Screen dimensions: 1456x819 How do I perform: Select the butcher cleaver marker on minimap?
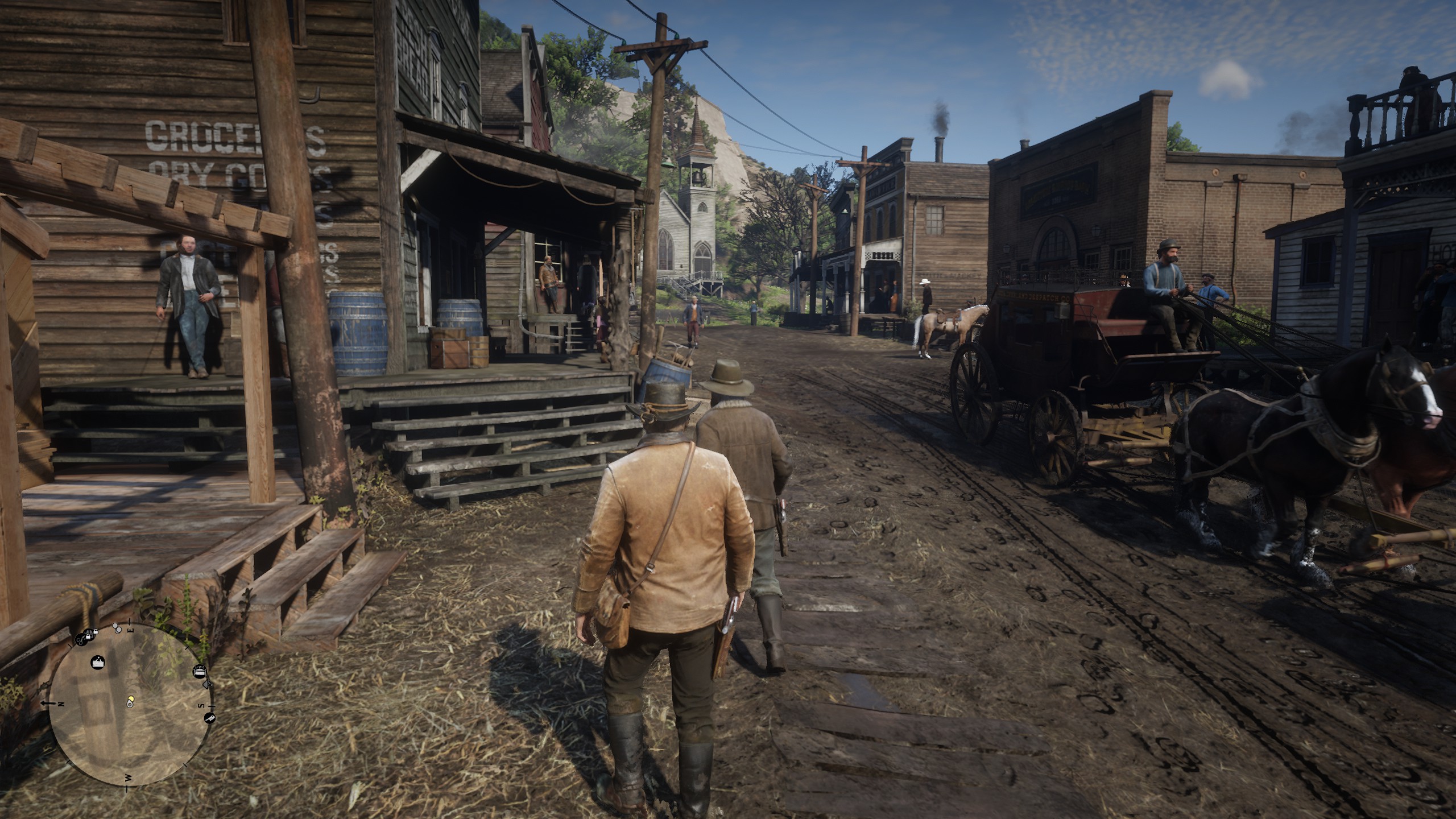(210, 718)
